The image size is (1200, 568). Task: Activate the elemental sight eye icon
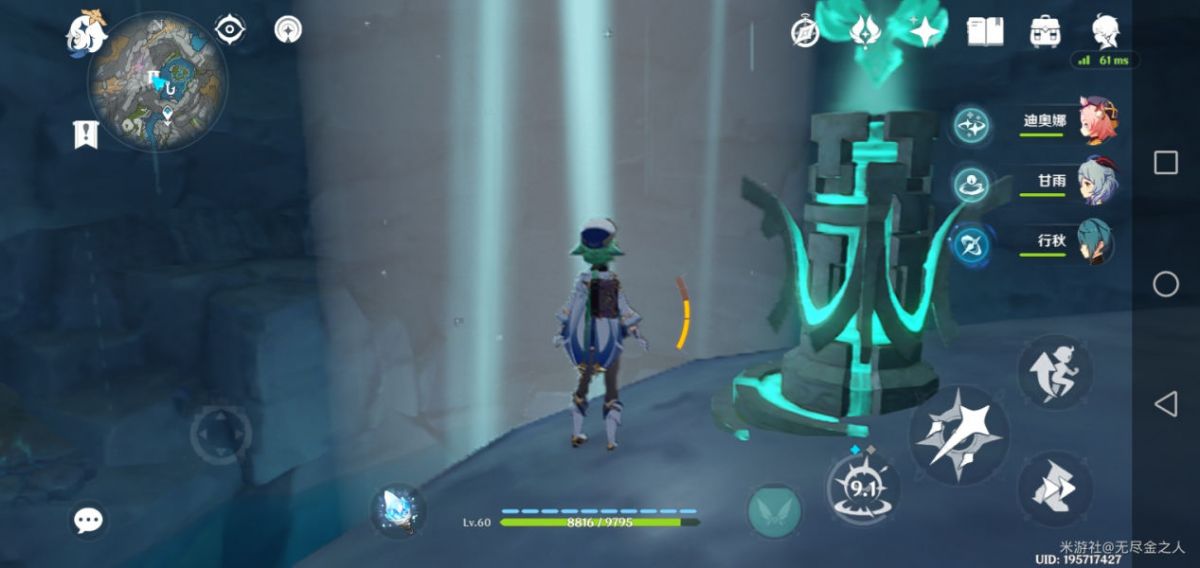(x=231, y=30)
